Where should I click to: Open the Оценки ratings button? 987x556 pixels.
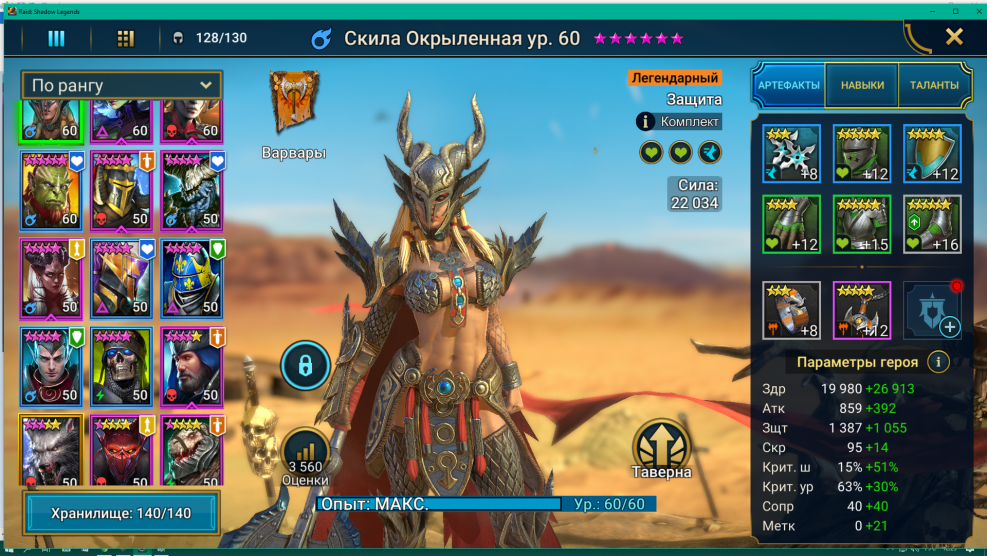coord(306,457)
